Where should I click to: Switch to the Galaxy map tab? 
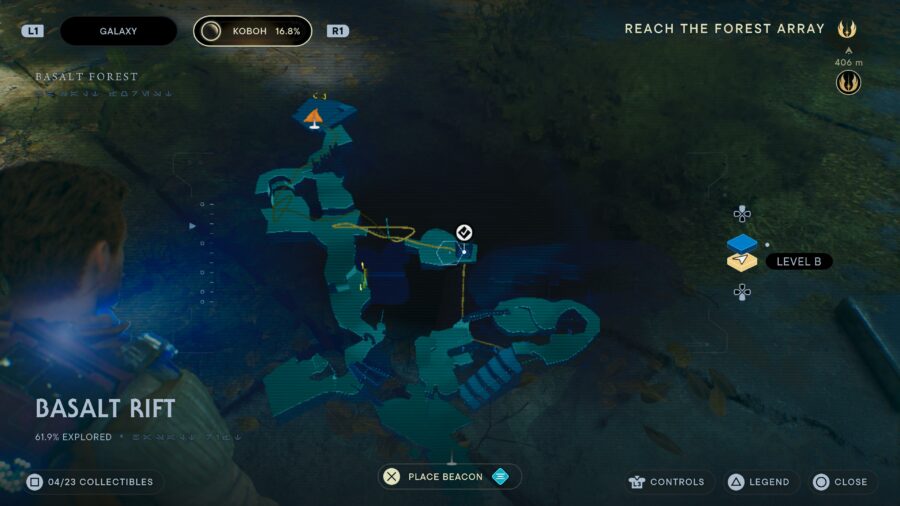118,31
